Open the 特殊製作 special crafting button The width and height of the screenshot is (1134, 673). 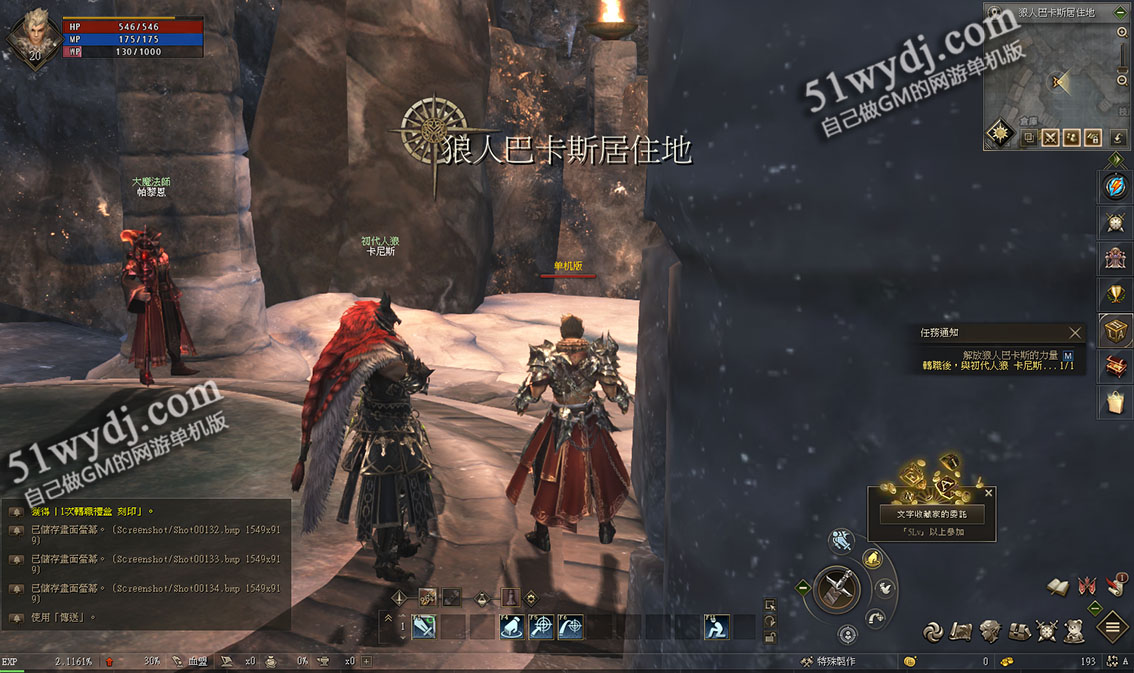click(826, 661)
